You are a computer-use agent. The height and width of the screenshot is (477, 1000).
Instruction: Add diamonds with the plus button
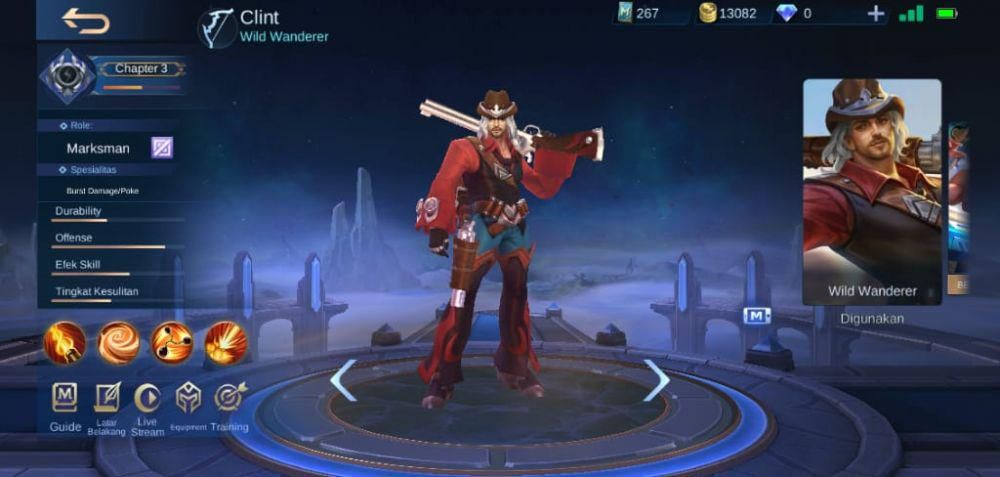coord(876,14)
